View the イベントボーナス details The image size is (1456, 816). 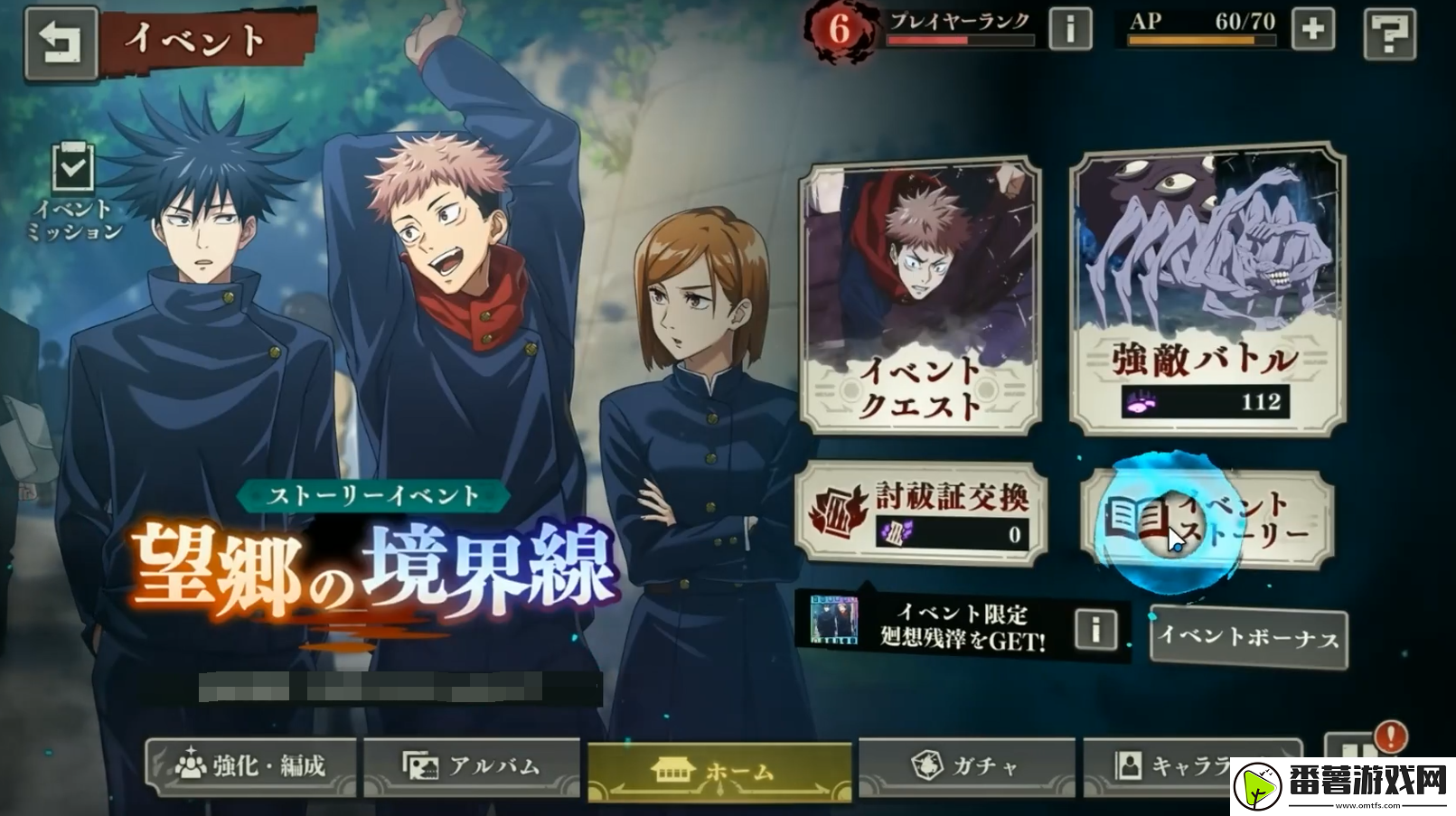click(1248, 637)
